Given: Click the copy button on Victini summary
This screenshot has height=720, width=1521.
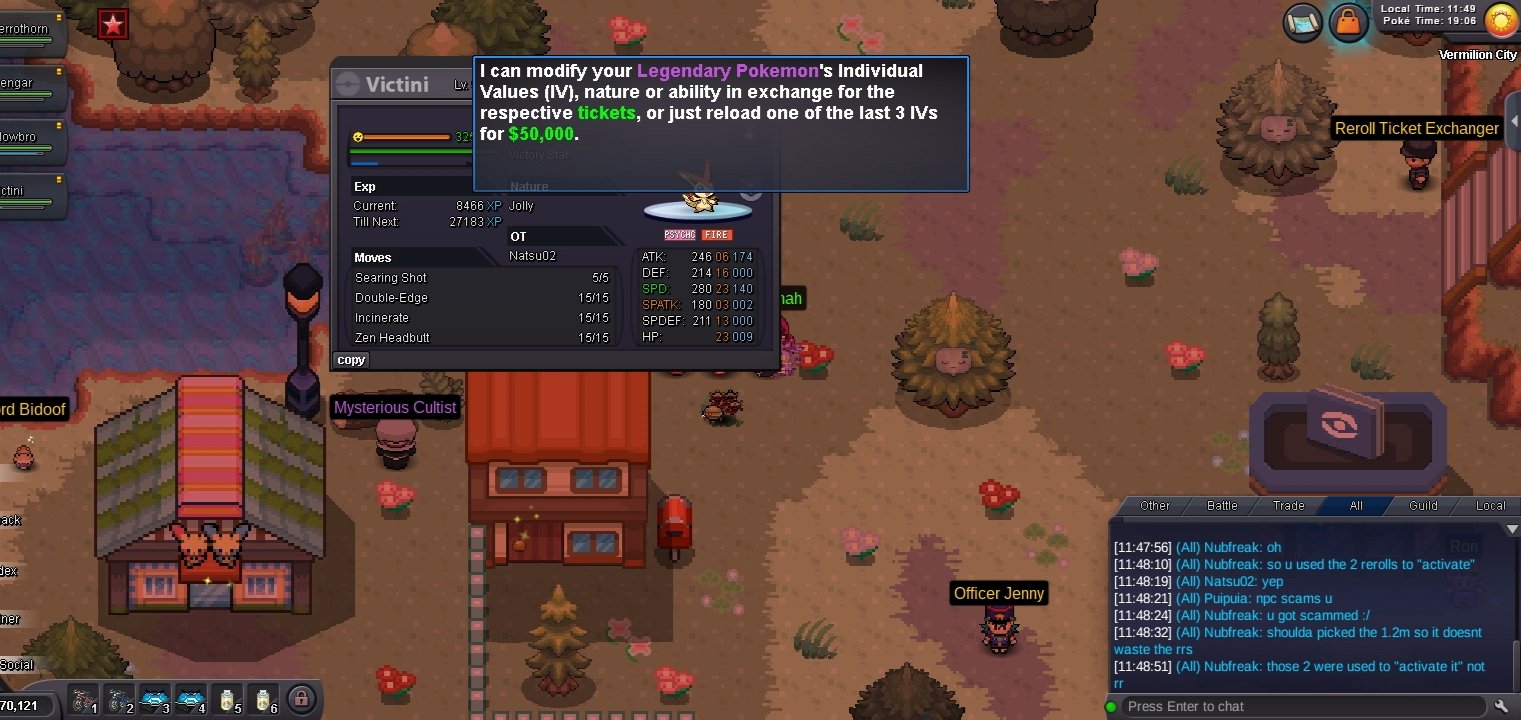Looking at the screenshot, I should click(x=351, y=360).
